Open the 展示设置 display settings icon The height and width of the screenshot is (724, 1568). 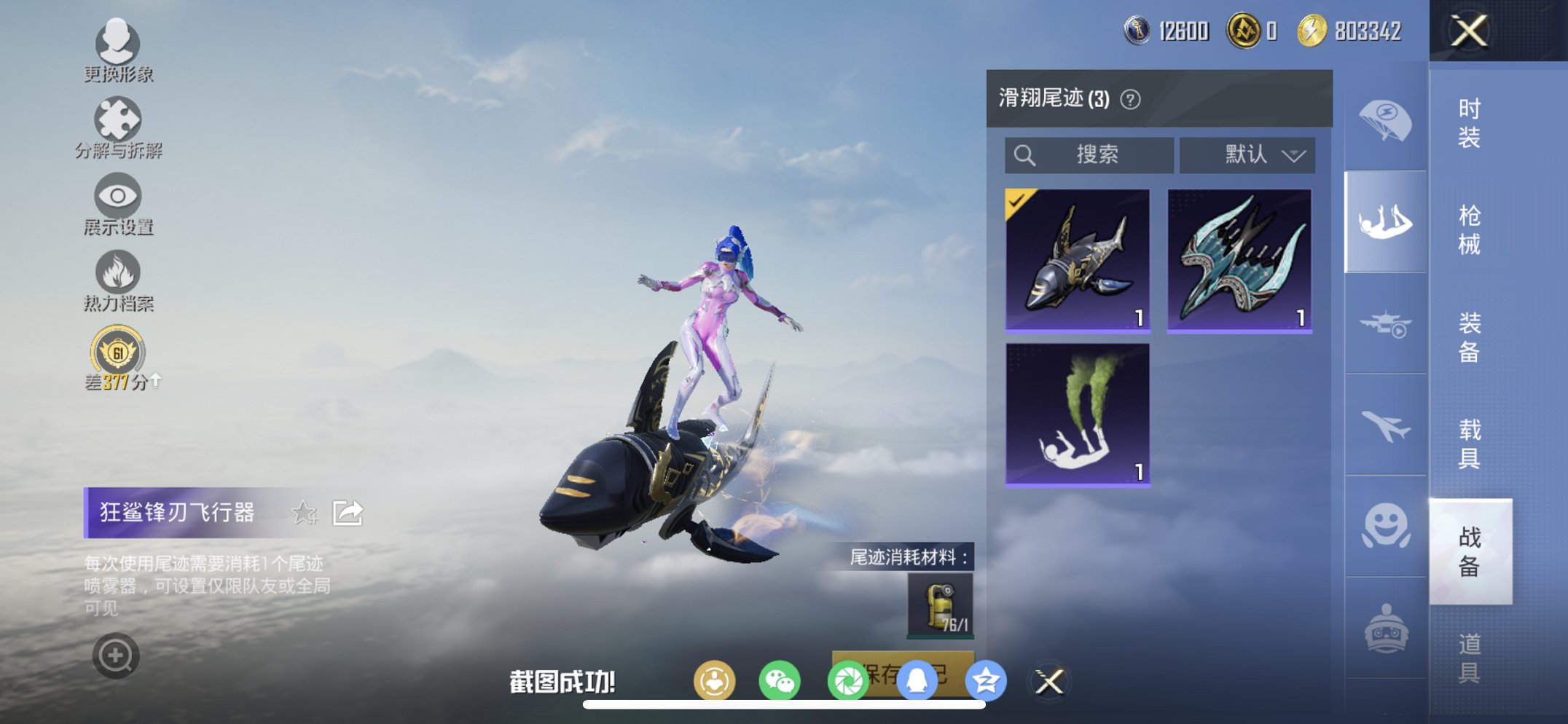(x=119, y=195)
